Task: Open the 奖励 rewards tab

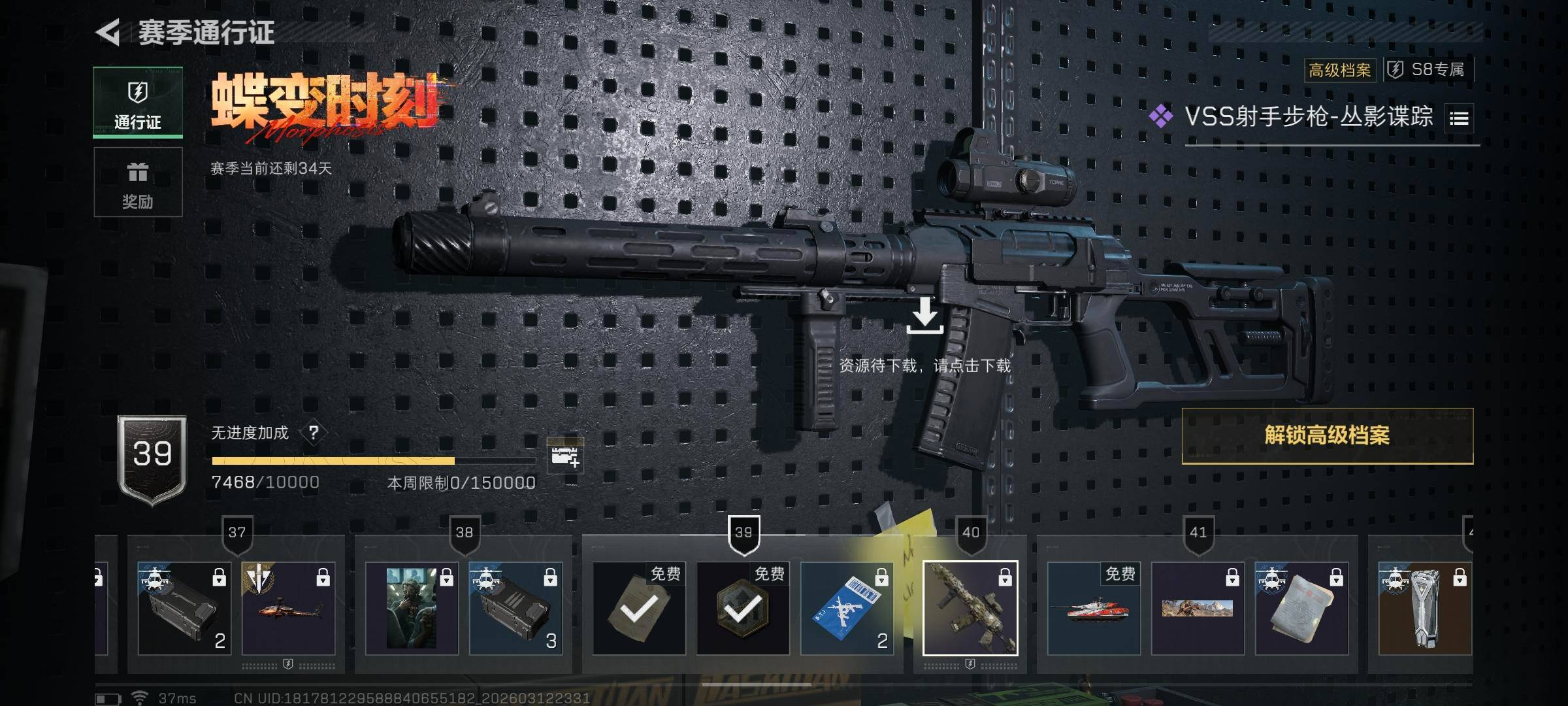Action: pos(138,182)
